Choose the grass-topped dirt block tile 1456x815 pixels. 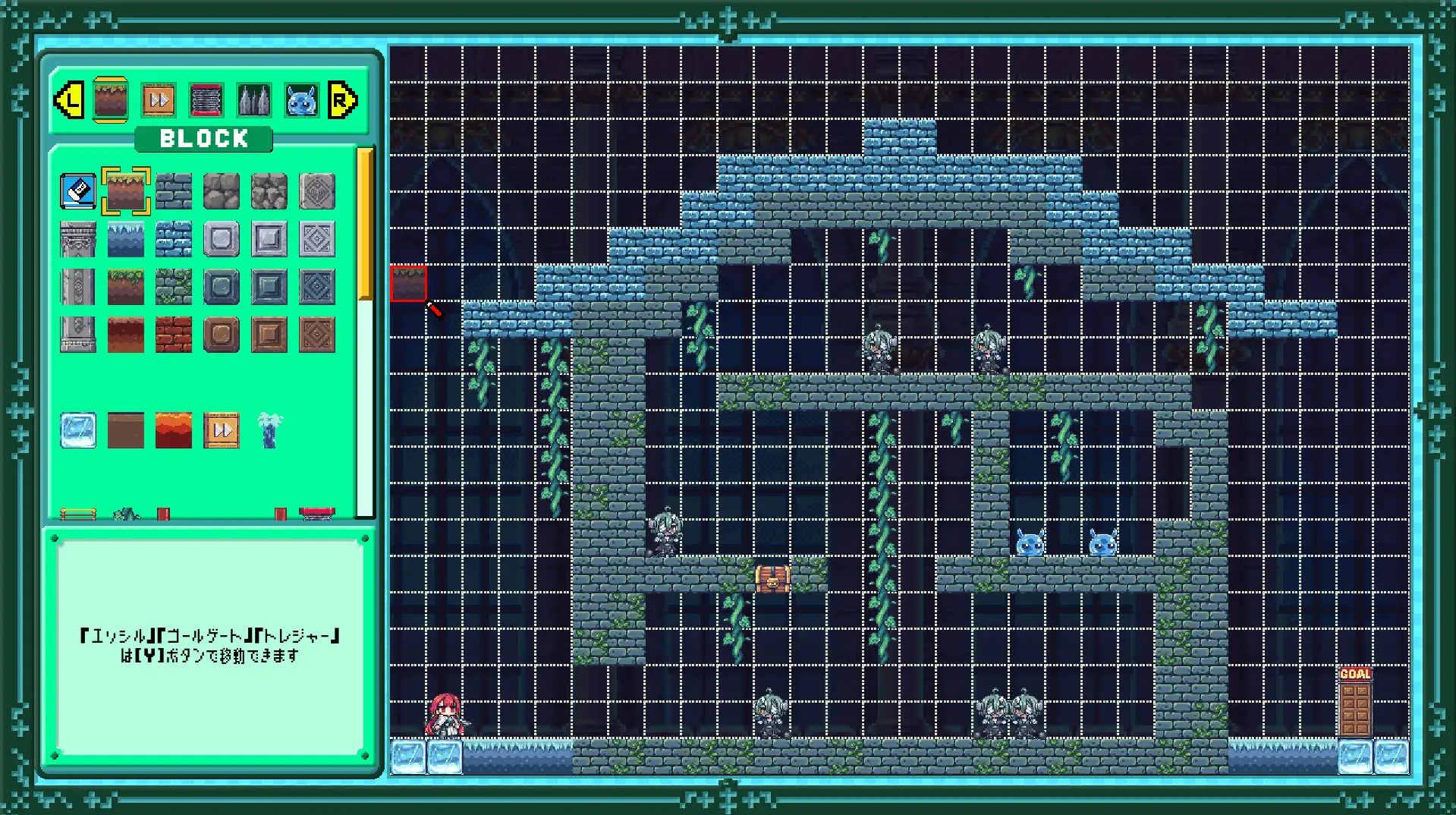point(126,191)
